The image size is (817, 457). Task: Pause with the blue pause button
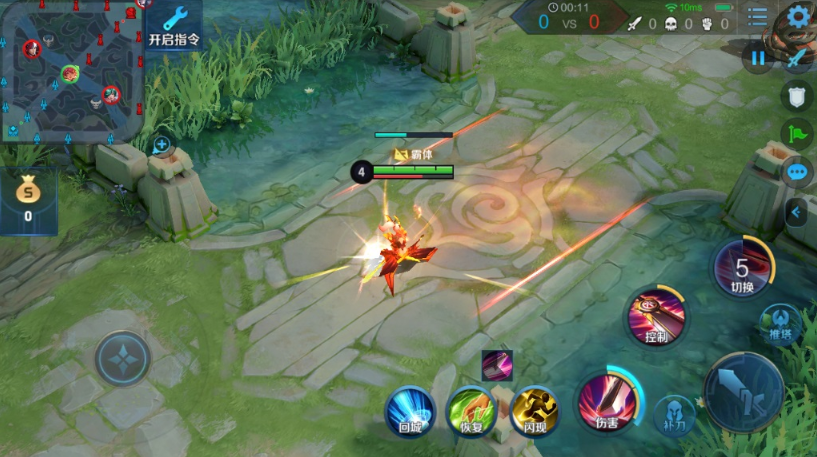[x=758, y=58]
